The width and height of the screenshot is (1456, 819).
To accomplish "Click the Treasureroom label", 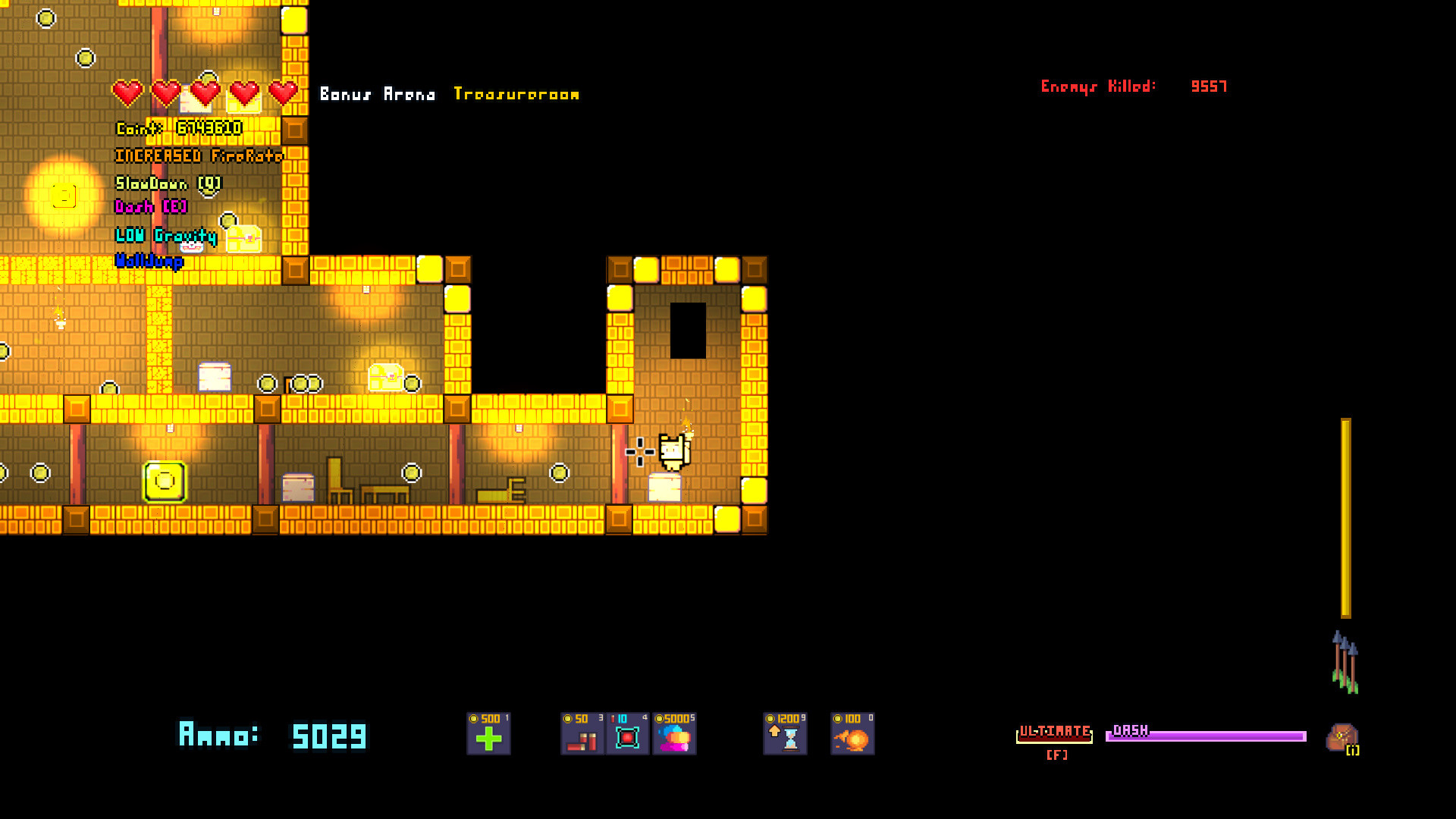I will pos(516,94).
